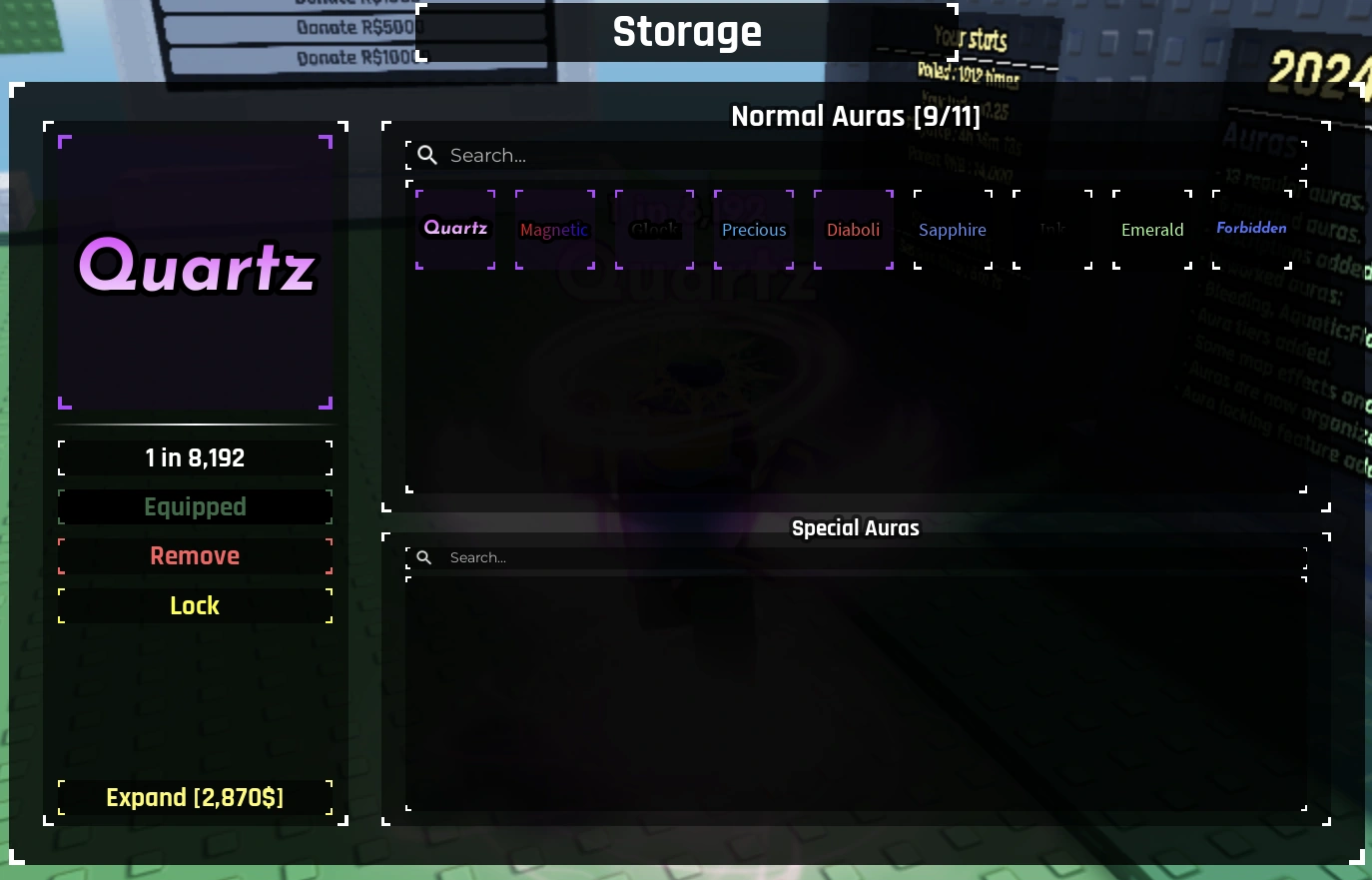
Task: Select the Precious aura icon
Action: (x=754, y=229)
